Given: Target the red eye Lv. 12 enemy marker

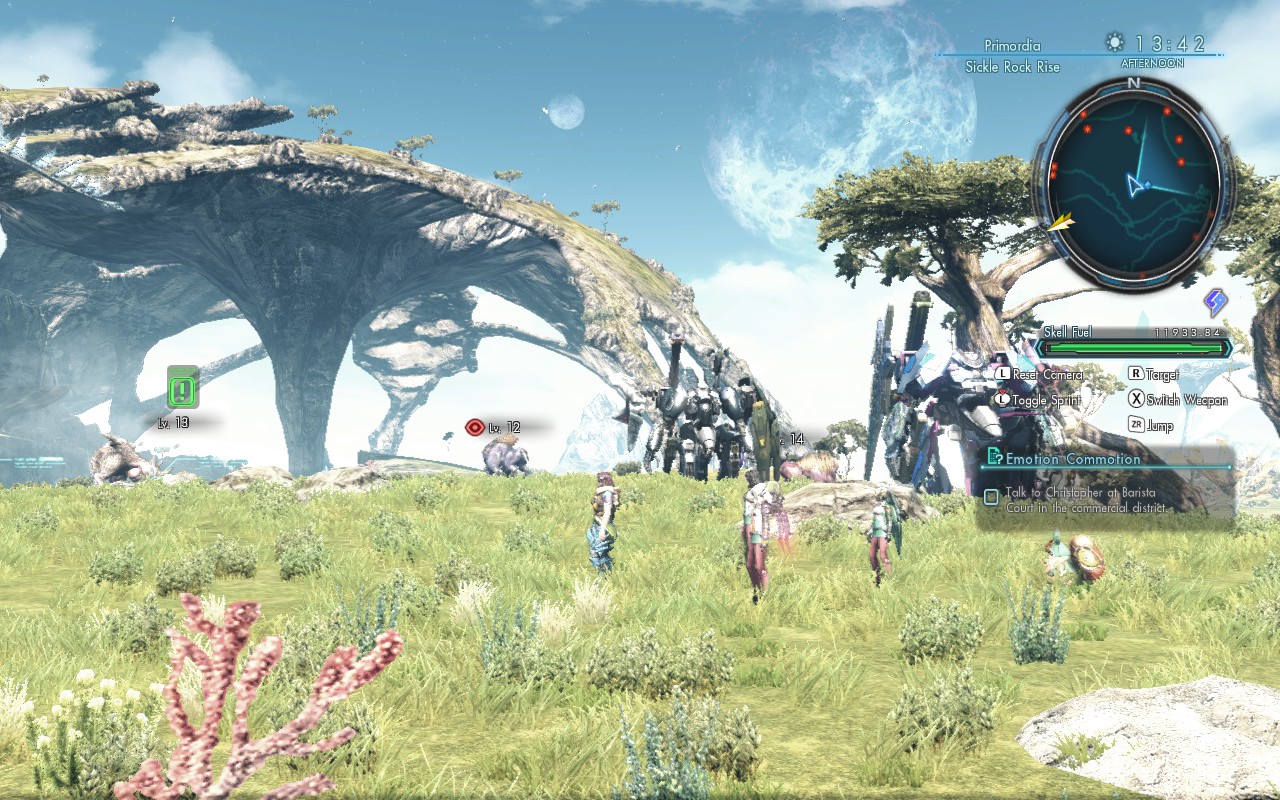Looking at the screenshot, I should (475, 428).
